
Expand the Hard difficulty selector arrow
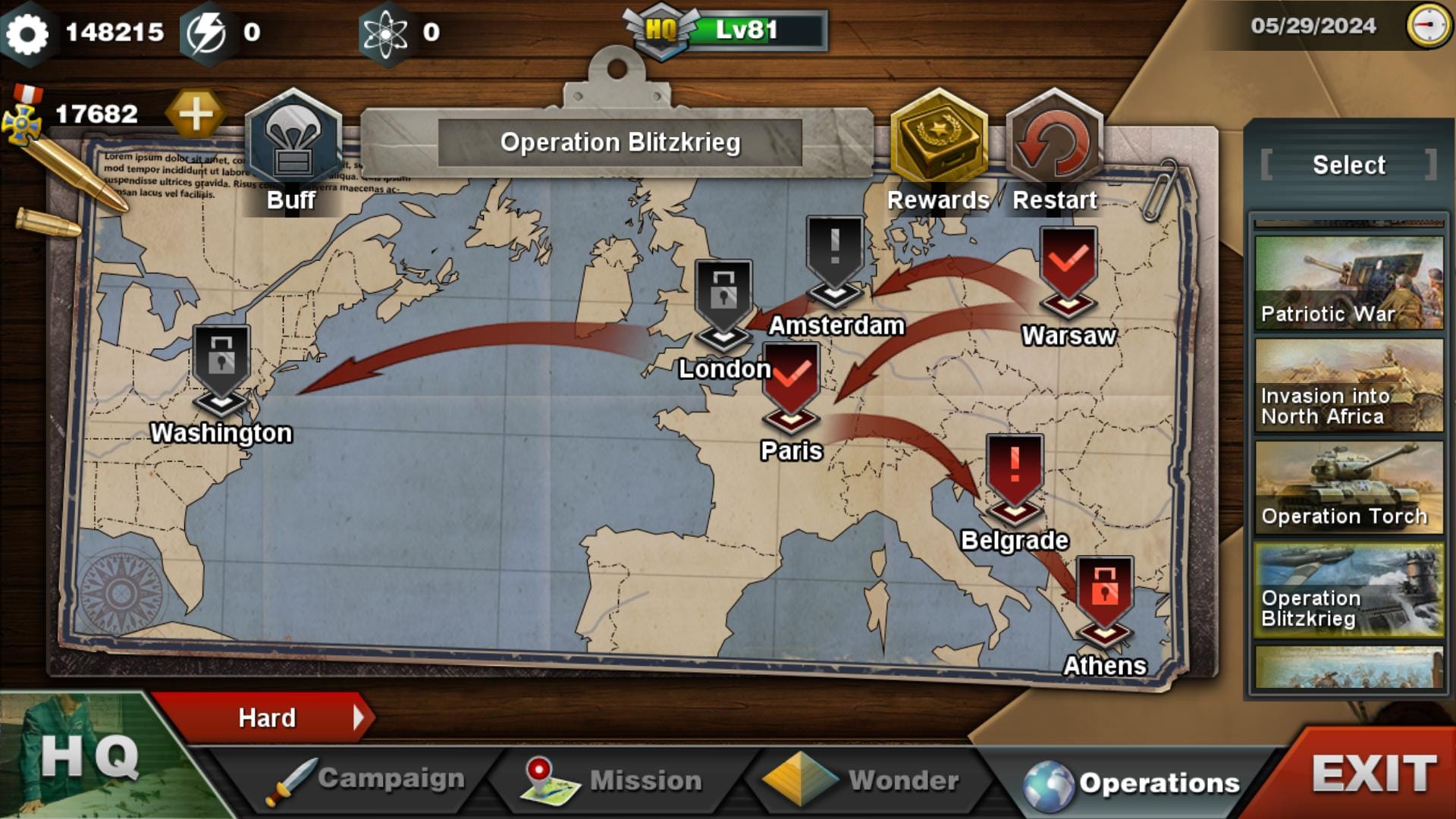359,717
